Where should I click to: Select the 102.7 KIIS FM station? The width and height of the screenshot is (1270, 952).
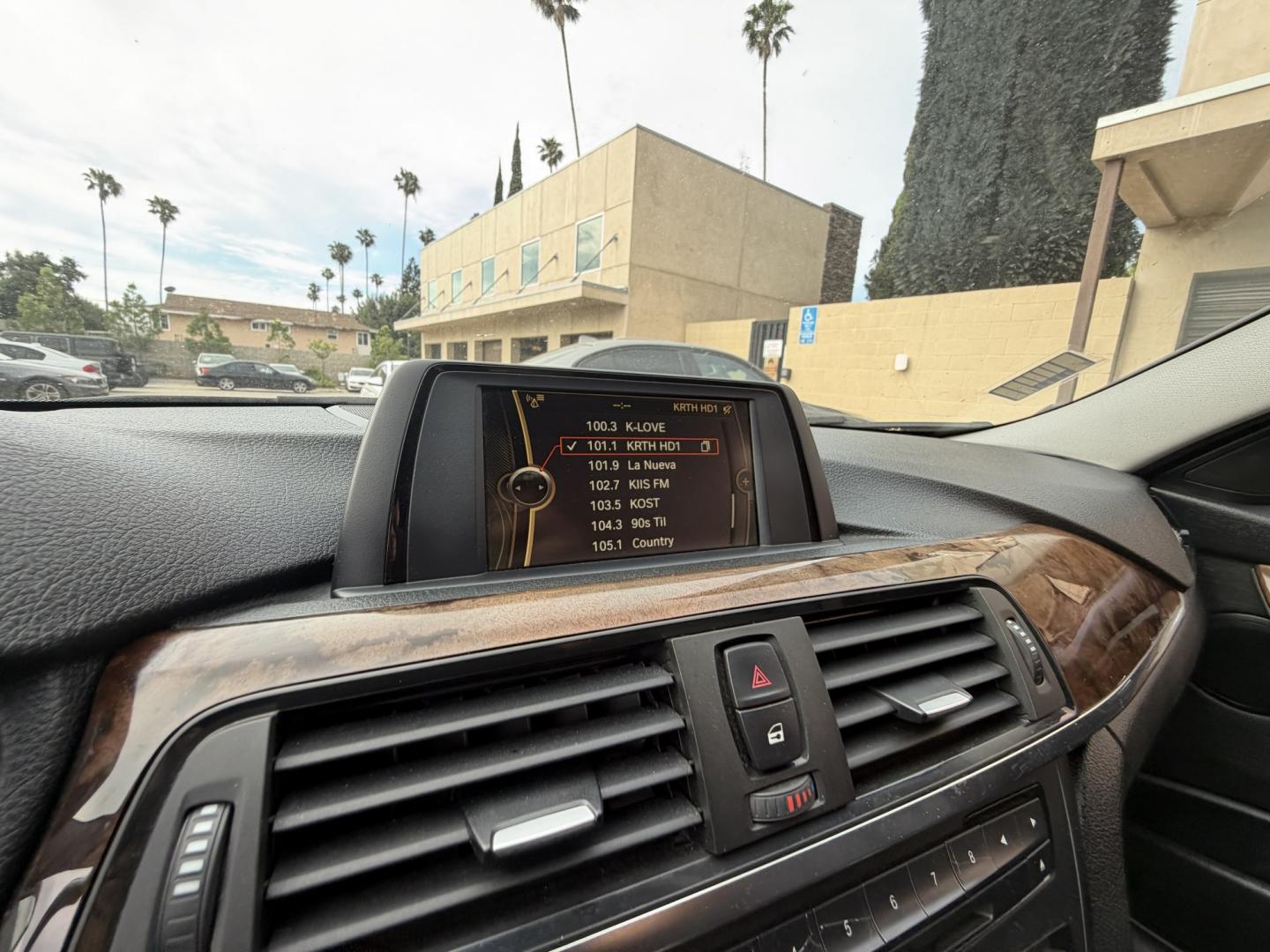[630, 485]
